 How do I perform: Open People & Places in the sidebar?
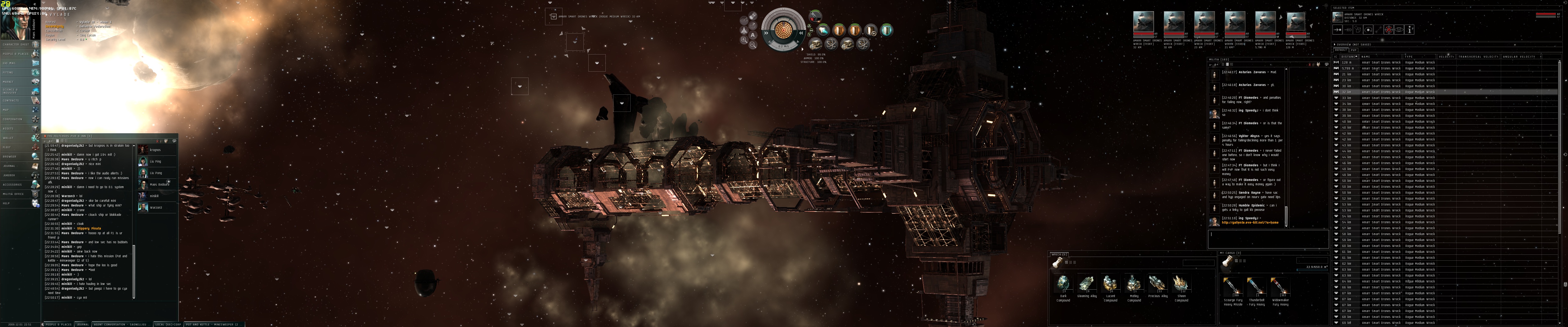click(19, 54)
